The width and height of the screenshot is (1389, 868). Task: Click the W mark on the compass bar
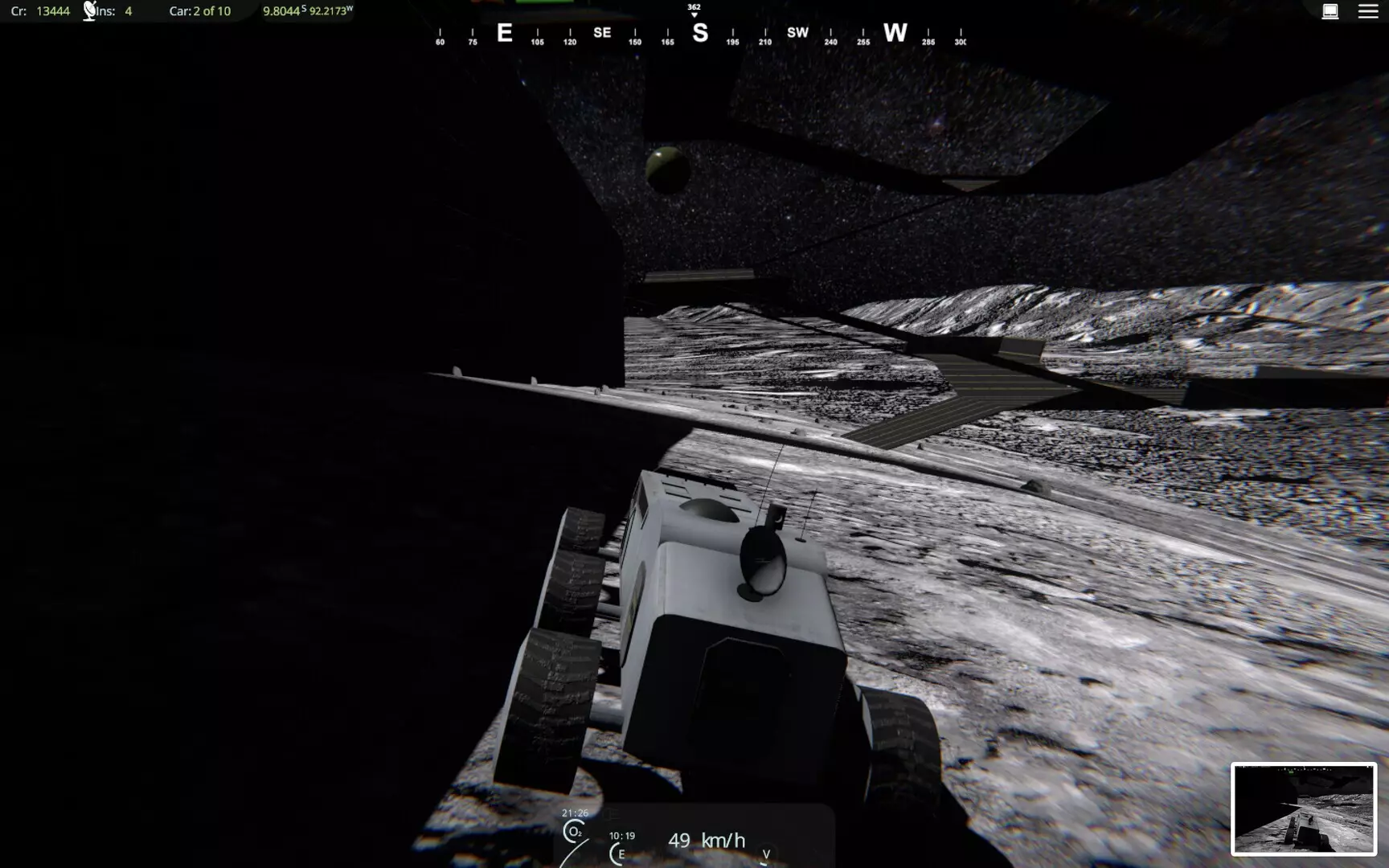(895, 34)
